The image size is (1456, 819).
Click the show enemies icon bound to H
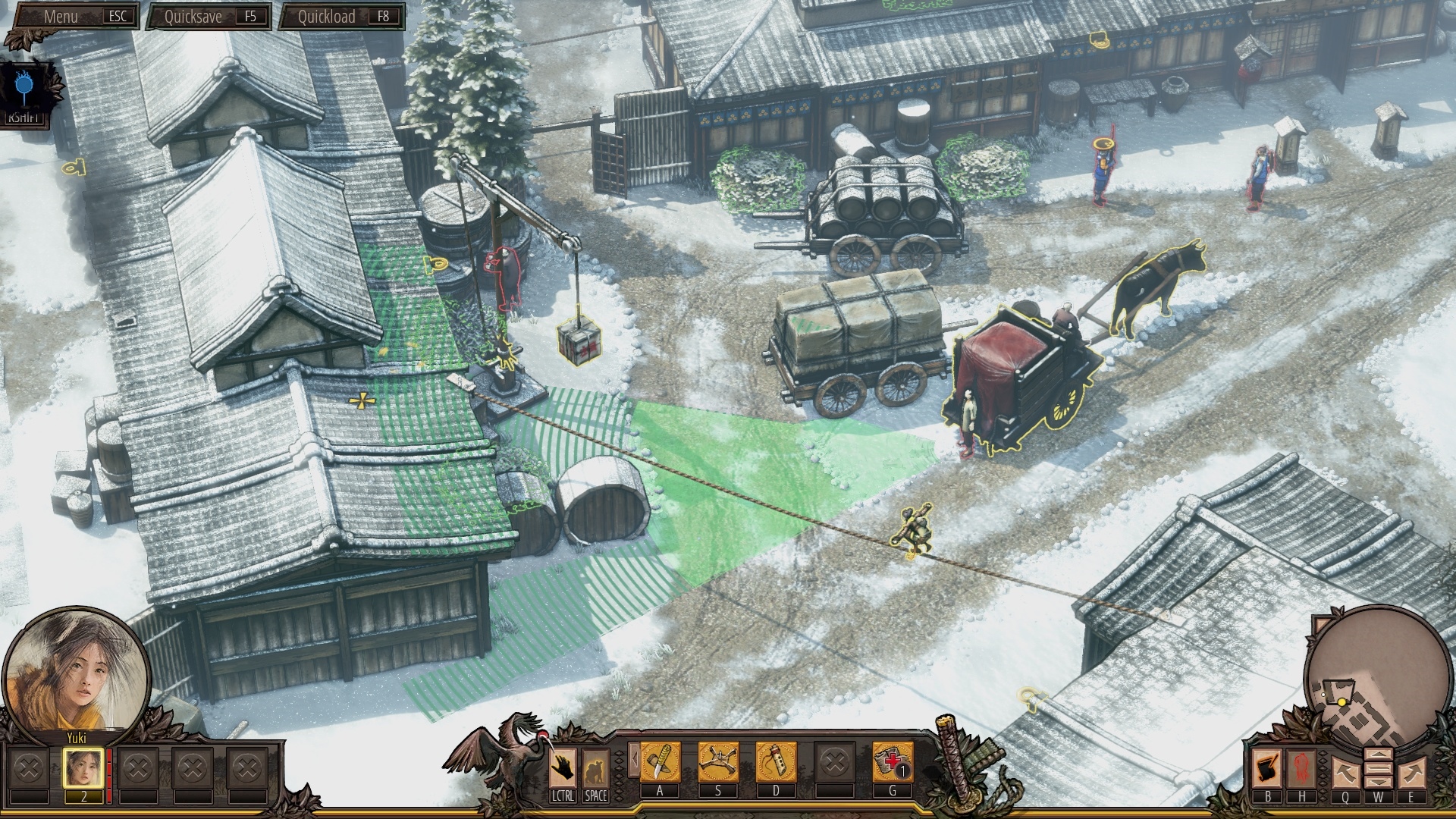pos(1301,767)
